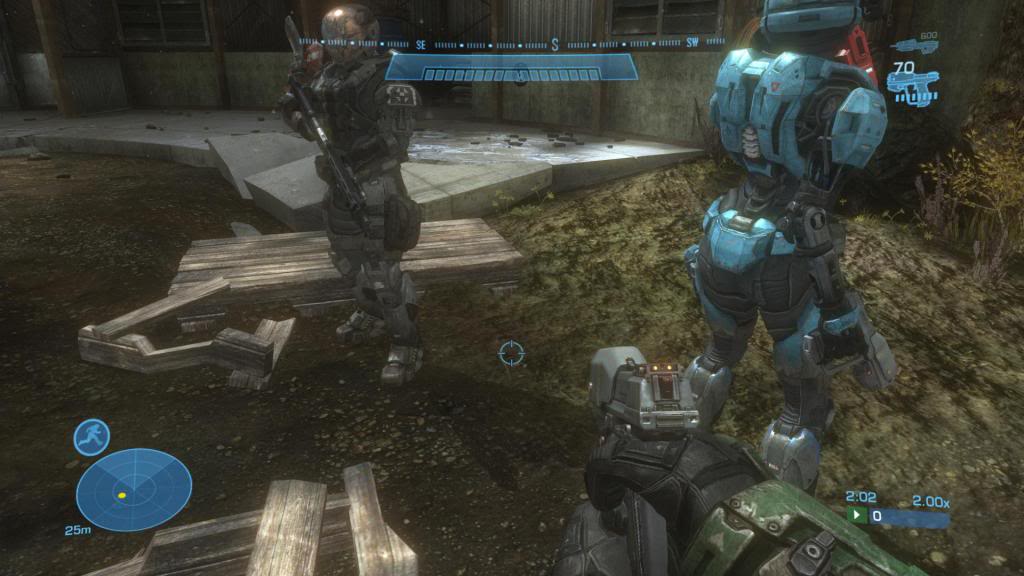Activate the Sprint armor ability icon
Viewport: 1024px width, 576px height.
point(91,437)
